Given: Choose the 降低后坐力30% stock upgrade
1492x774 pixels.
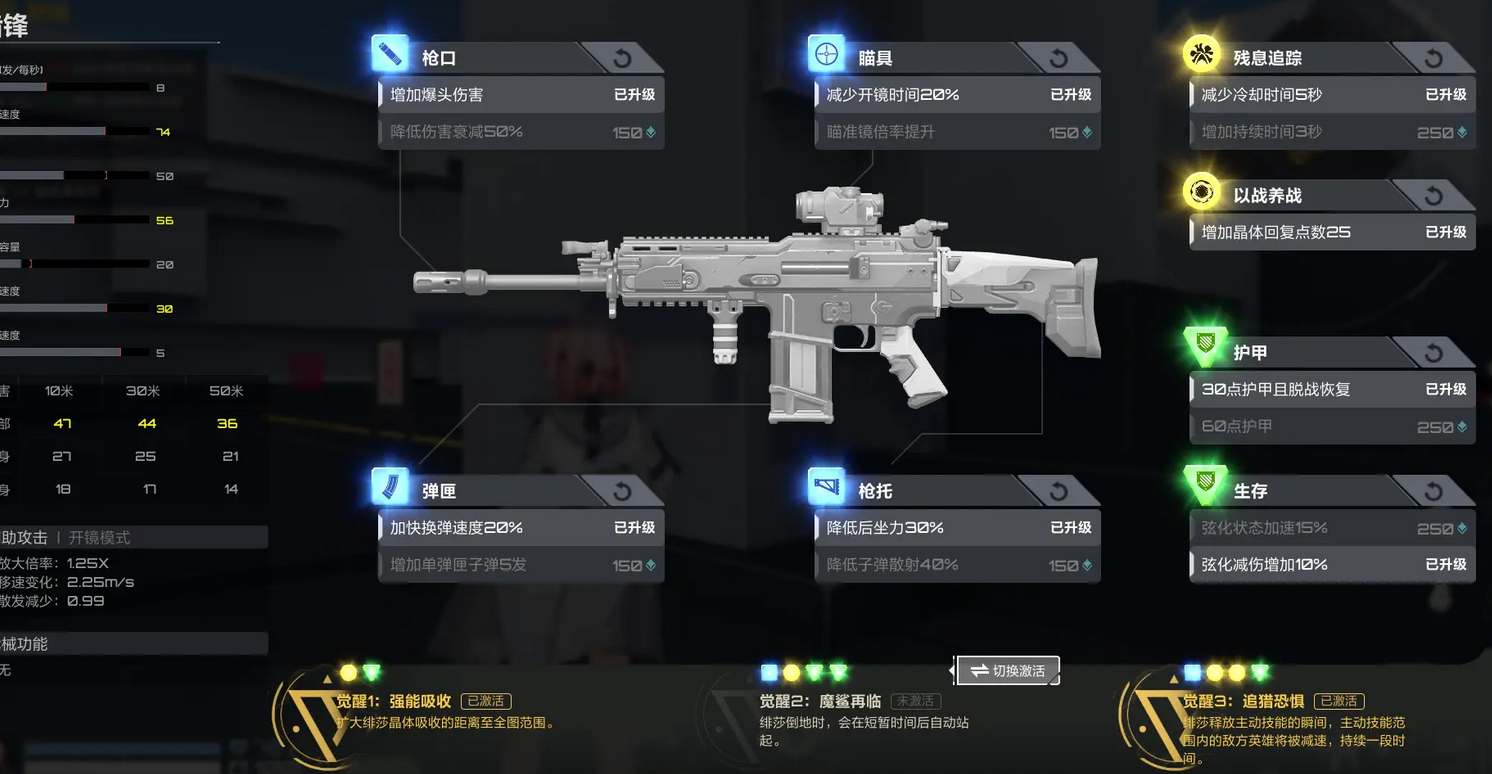Looking at the screenshot, I should coord(957,528).
